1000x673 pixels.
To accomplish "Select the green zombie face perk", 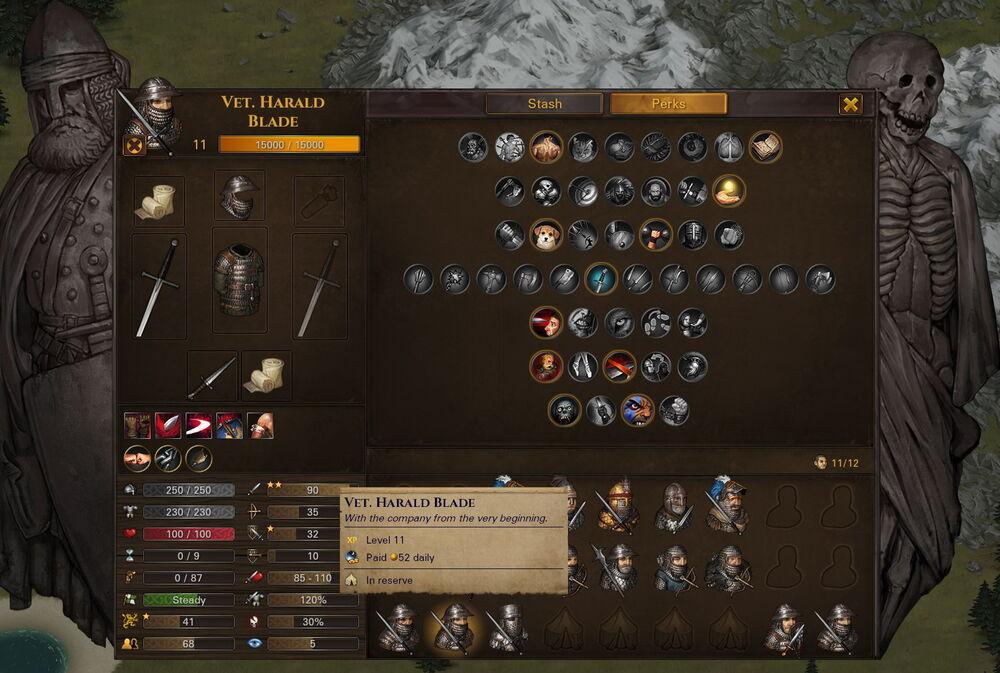I will pyautogui.click(x=565, y=409).
